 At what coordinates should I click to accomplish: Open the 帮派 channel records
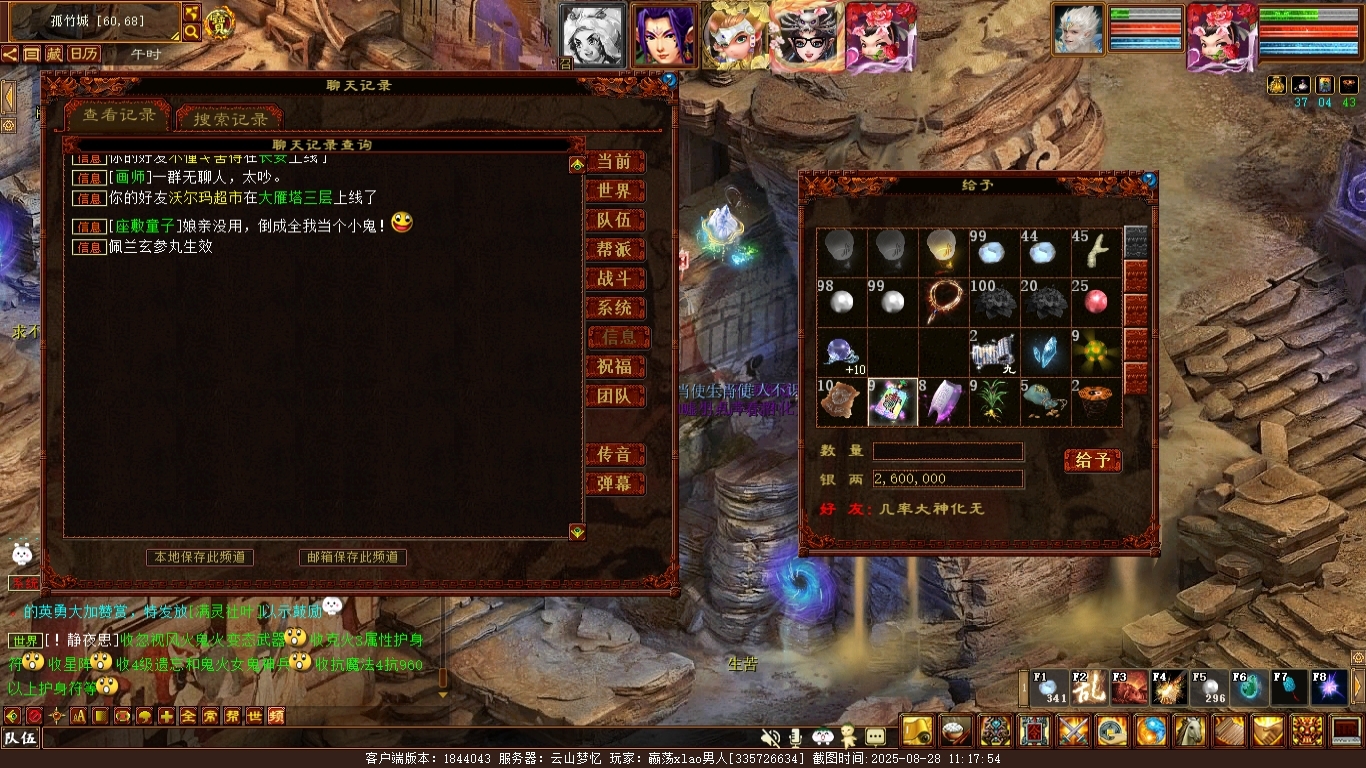point(614,250)
